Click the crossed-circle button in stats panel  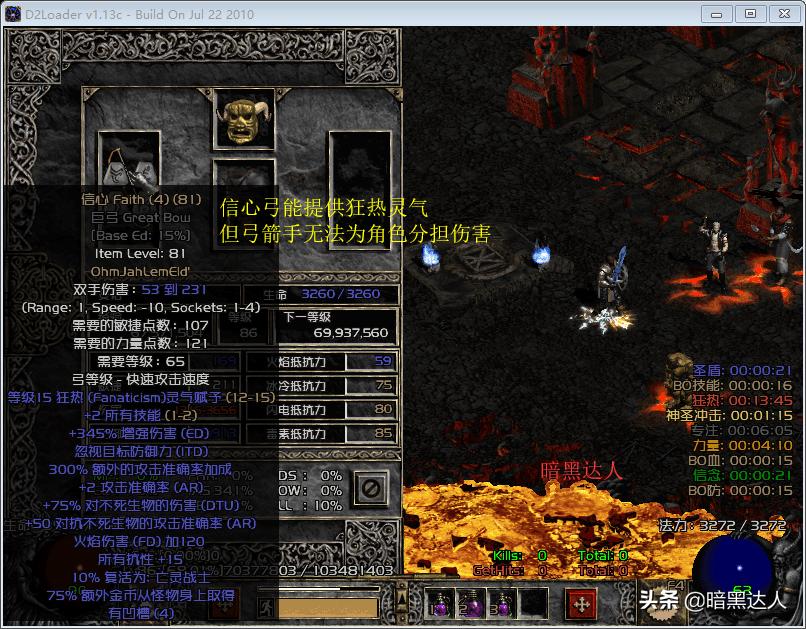[370, 488]
